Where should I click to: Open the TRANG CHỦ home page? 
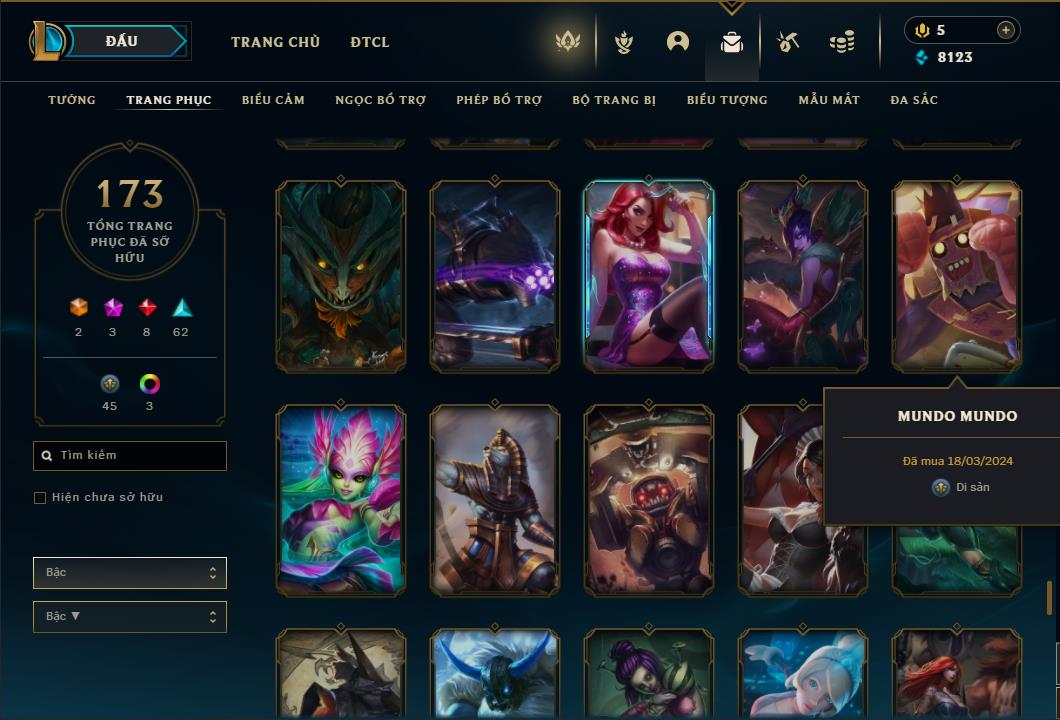(x=275, y=42)
